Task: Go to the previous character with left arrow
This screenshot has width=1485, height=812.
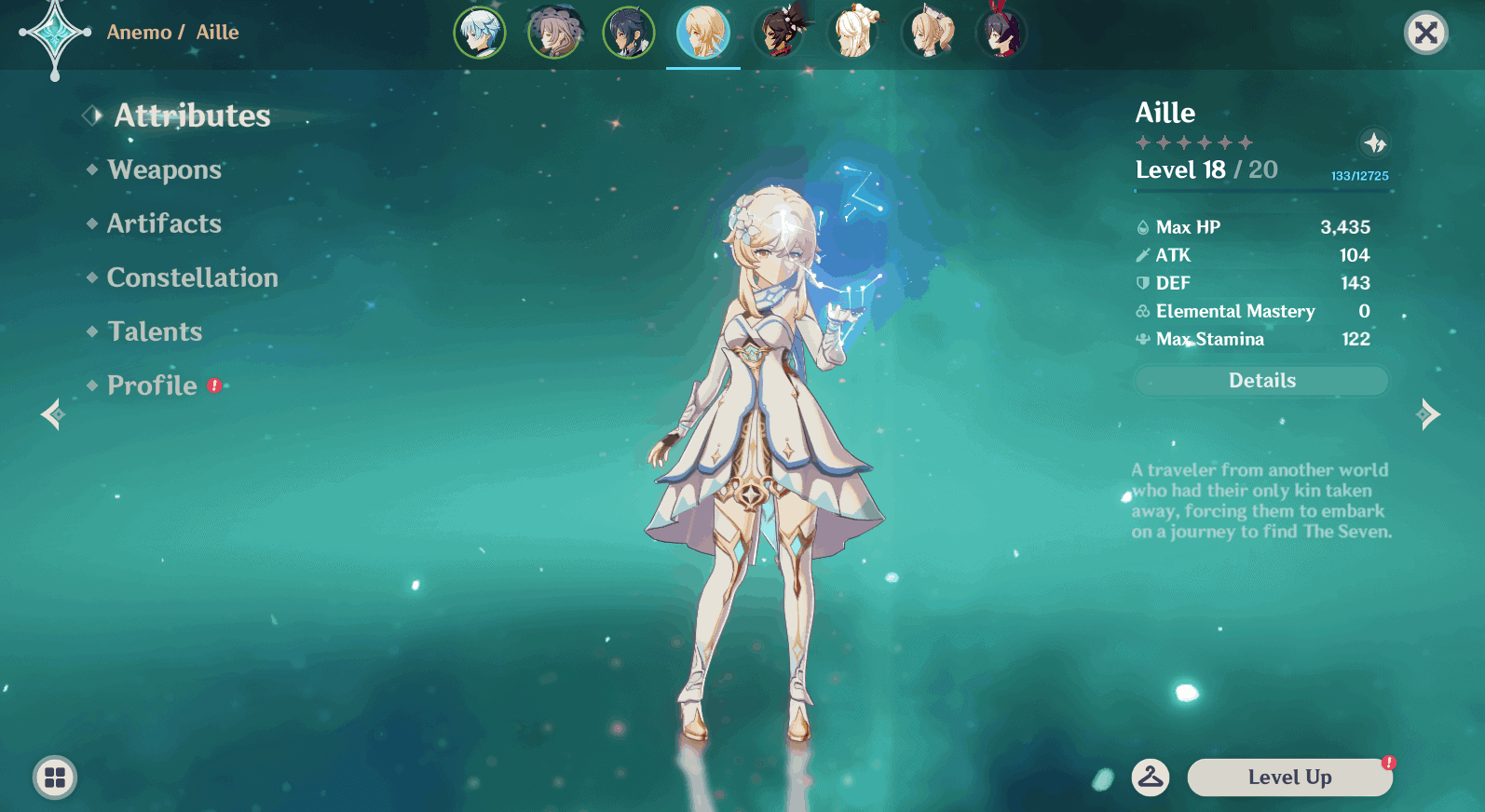Action: point(53,414)
